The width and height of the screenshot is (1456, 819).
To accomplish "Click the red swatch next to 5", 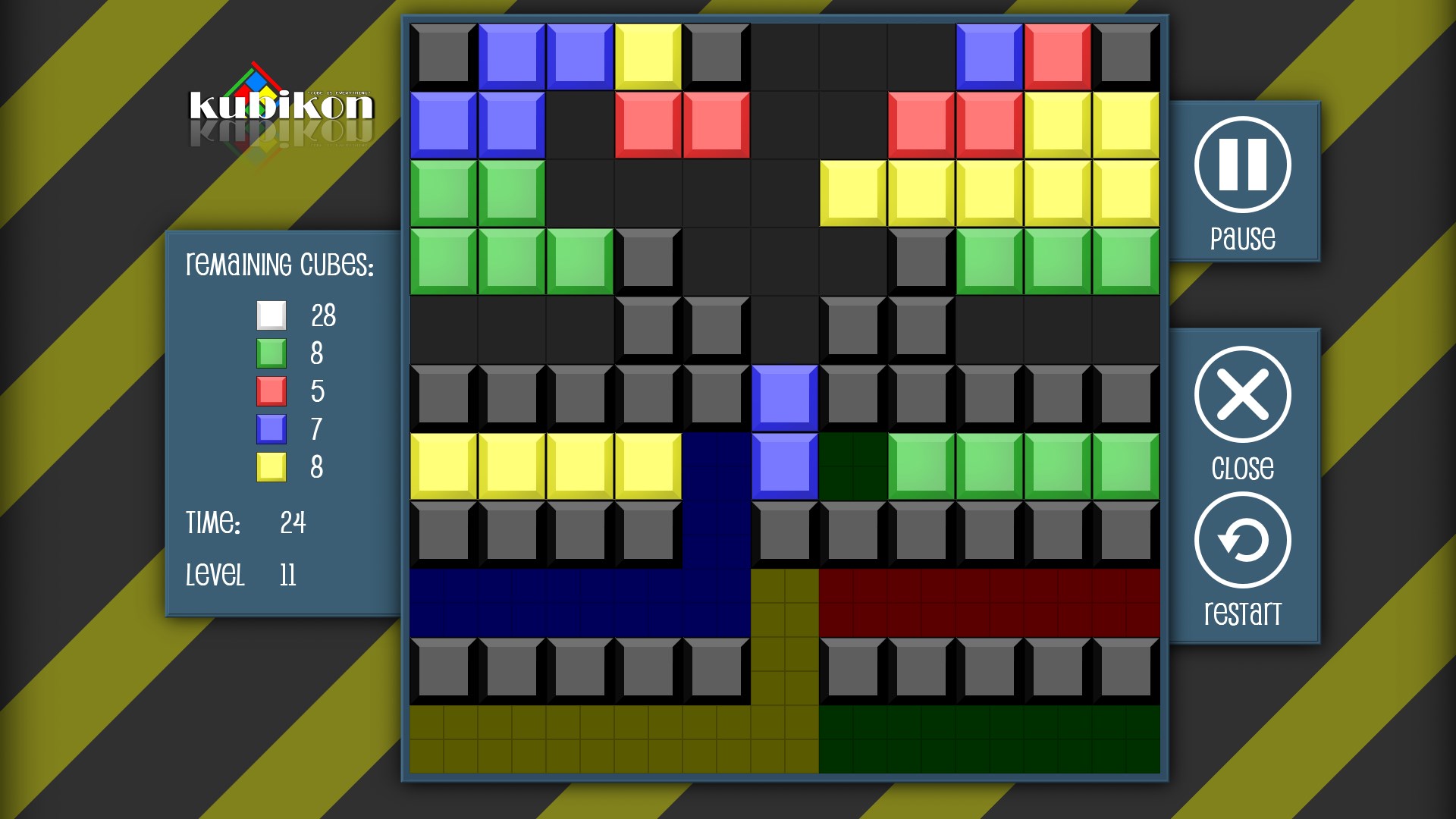I will (x=270, y=391).
